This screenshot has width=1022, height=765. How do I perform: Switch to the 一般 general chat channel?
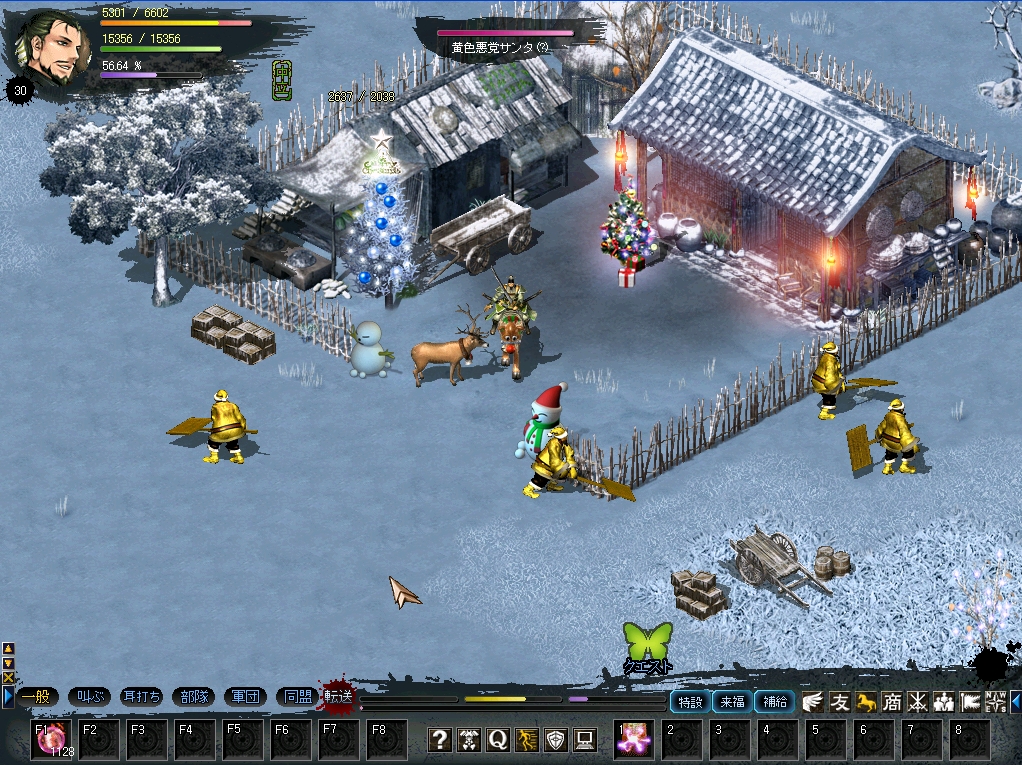pyautogui.click(x=35, y=697)
